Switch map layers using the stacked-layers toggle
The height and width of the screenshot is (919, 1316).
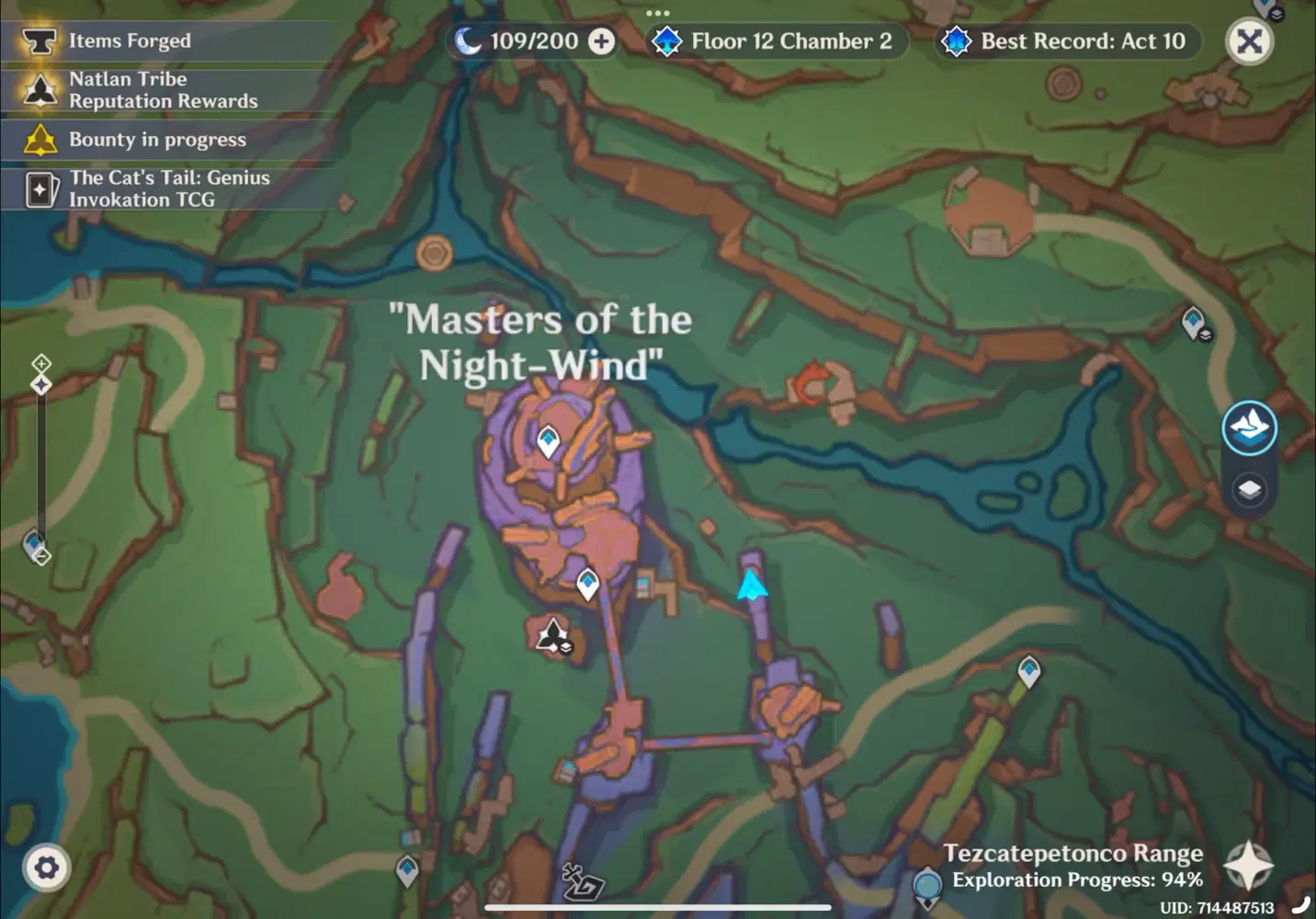(1249, 491)
